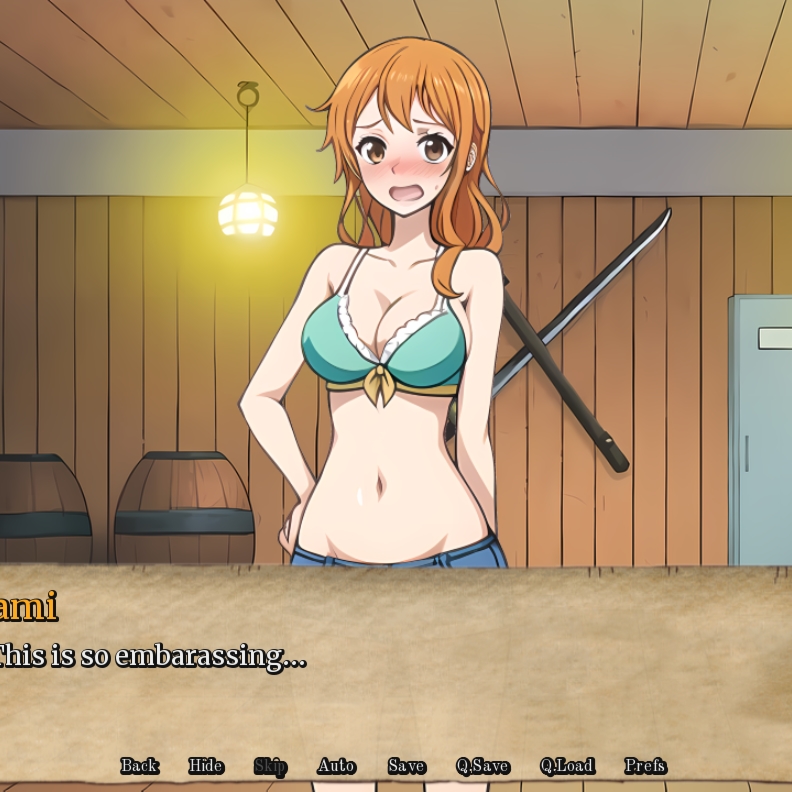The height and width of the screenshot is (792, 792).
Task: Open the Prefs settings menu
Action: [x=645, y=766]
